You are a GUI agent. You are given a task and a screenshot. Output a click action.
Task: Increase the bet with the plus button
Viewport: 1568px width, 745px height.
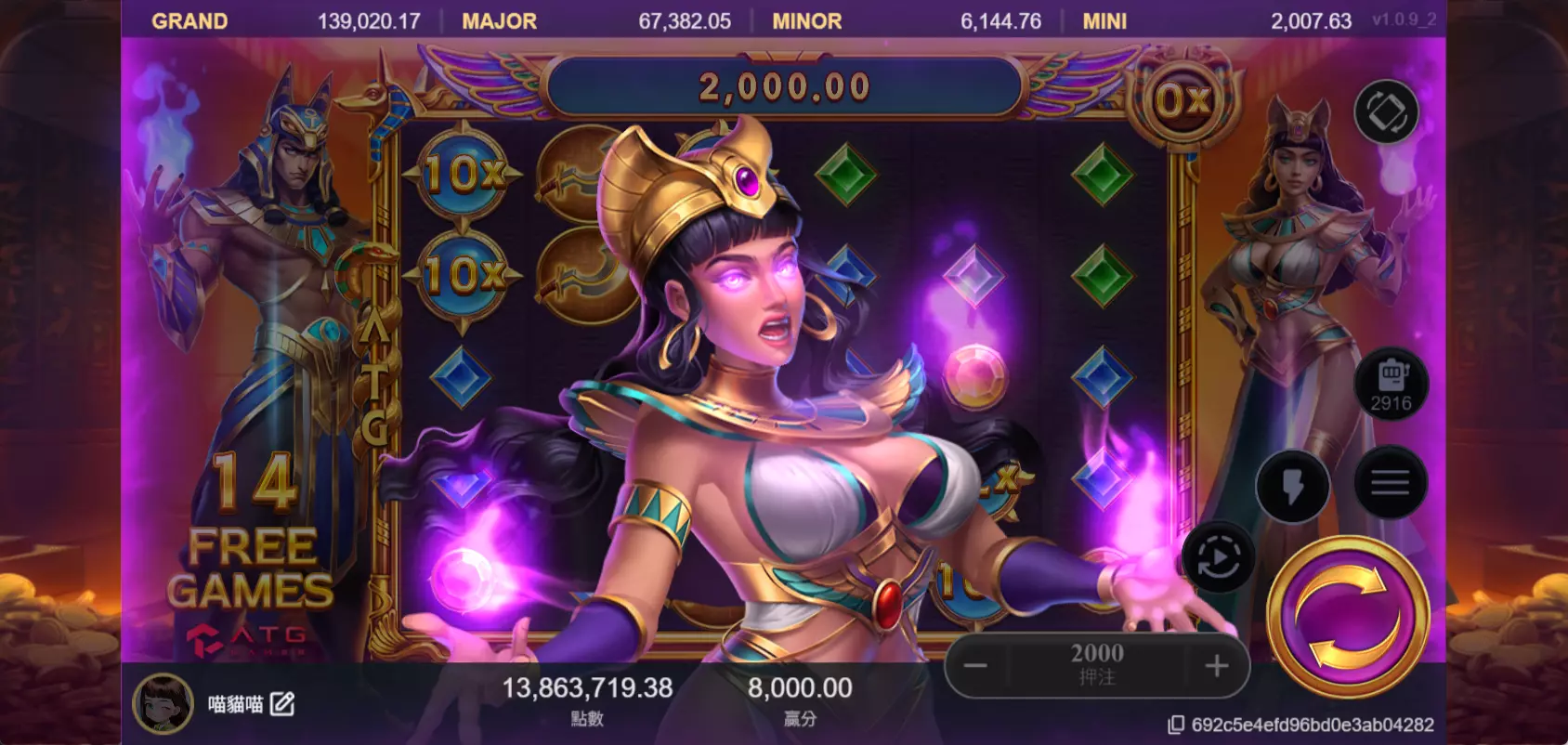click(x=1216, y=665)
